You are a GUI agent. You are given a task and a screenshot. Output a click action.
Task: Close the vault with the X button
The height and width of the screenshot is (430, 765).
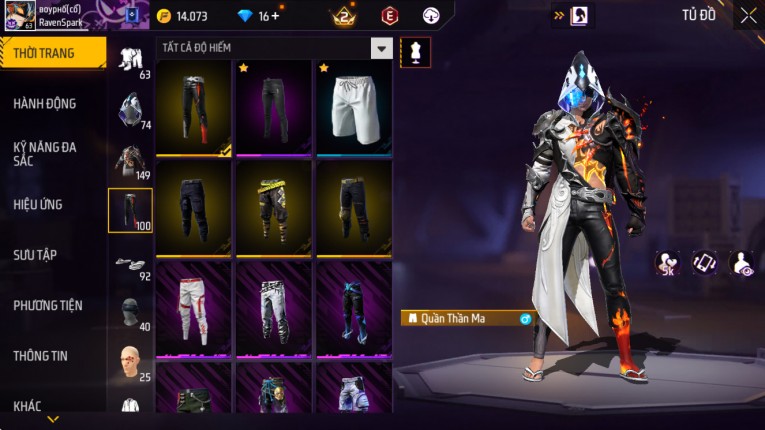point(748,16)
